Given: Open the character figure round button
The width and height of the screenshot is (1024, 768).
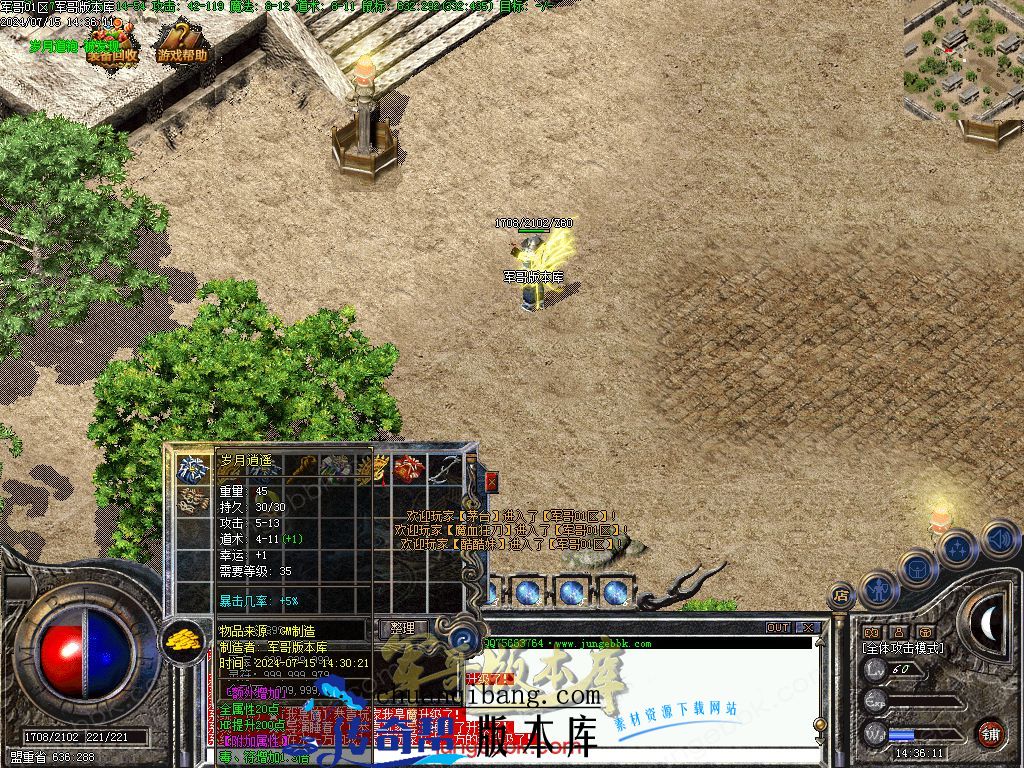Looking at the screenshot, I should tap(880, 587).
